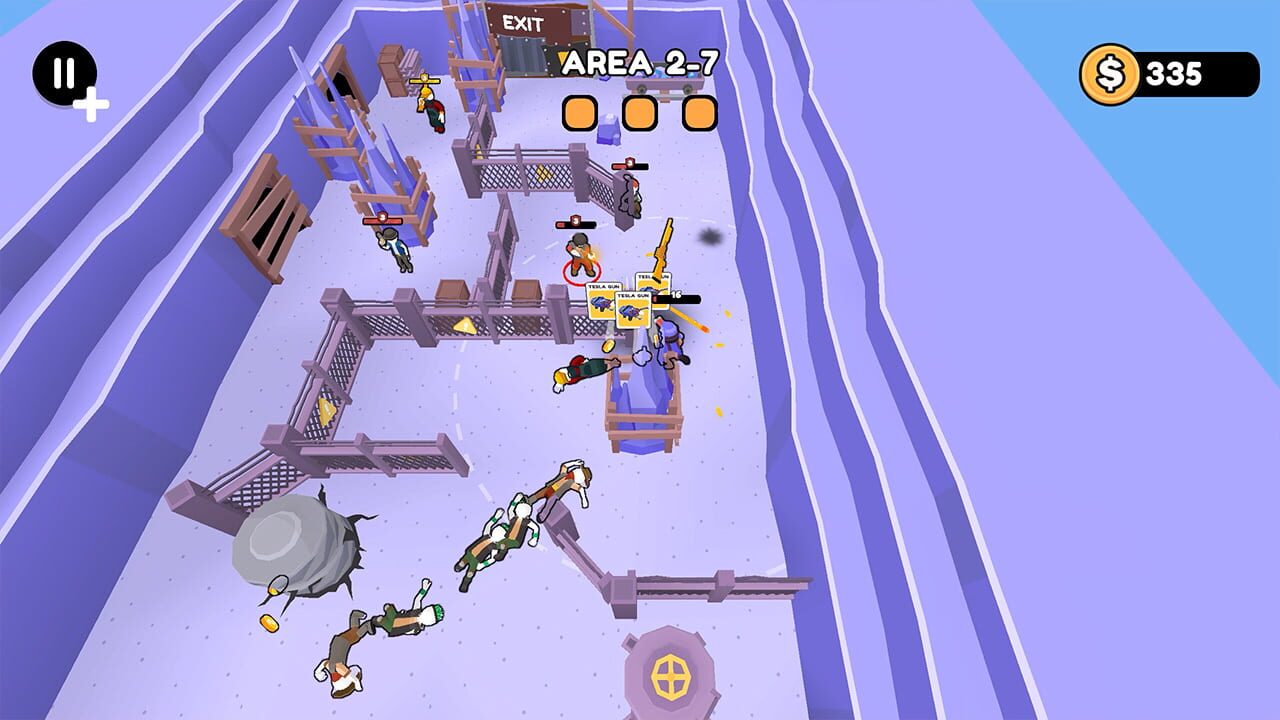Image resolution: width=1280 pixels, height=720 pixels.
Task: Collect the gold coin near the bridge
Action: [x=608, y=345]
